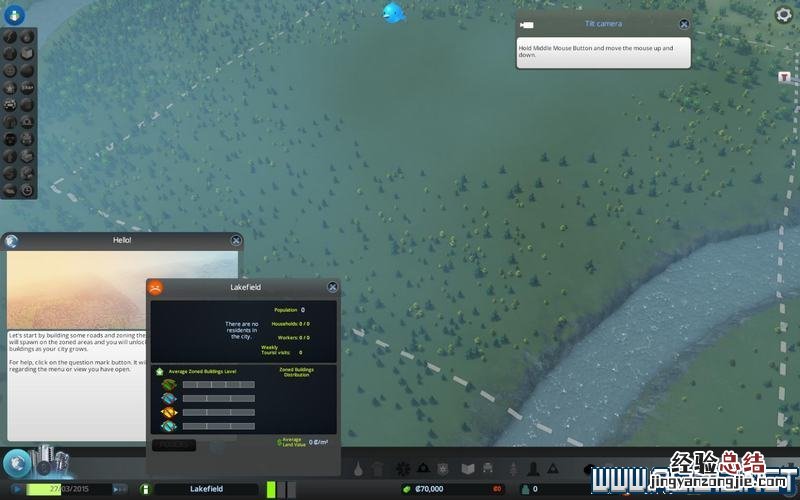
Task: Open the gear options menu
Action: point(784,15)
